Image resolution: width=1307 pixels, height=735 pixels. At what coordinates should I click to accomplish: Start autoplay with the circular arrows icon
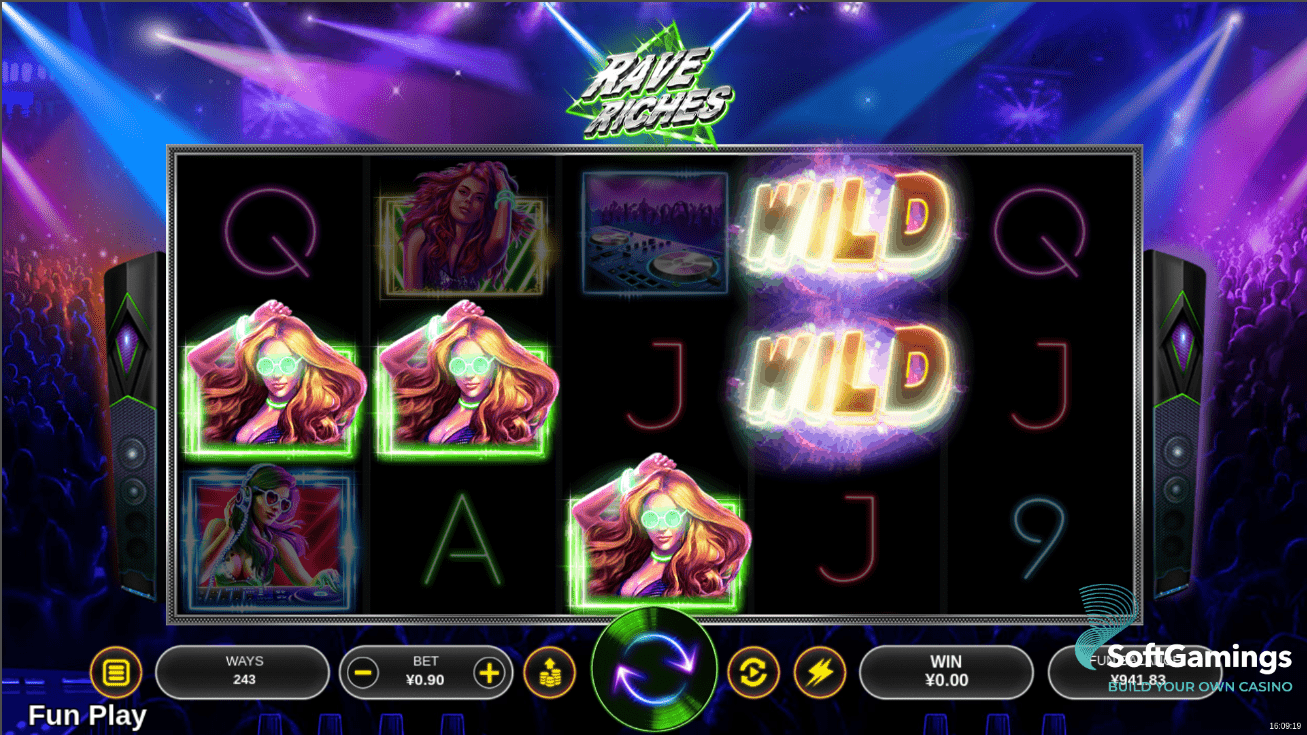754,672
